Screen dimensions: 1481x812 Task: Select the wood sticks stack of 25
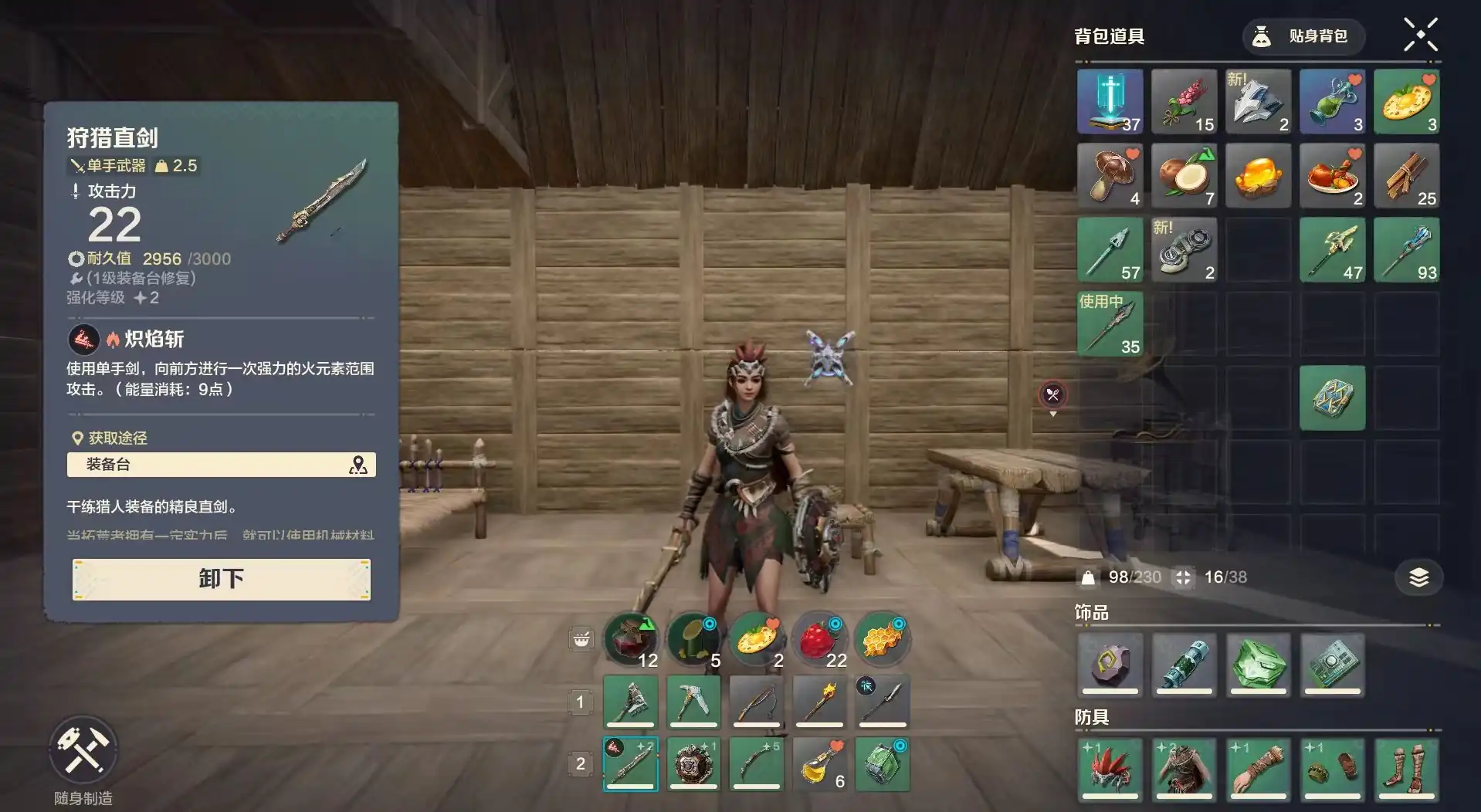pos(1406,175)
